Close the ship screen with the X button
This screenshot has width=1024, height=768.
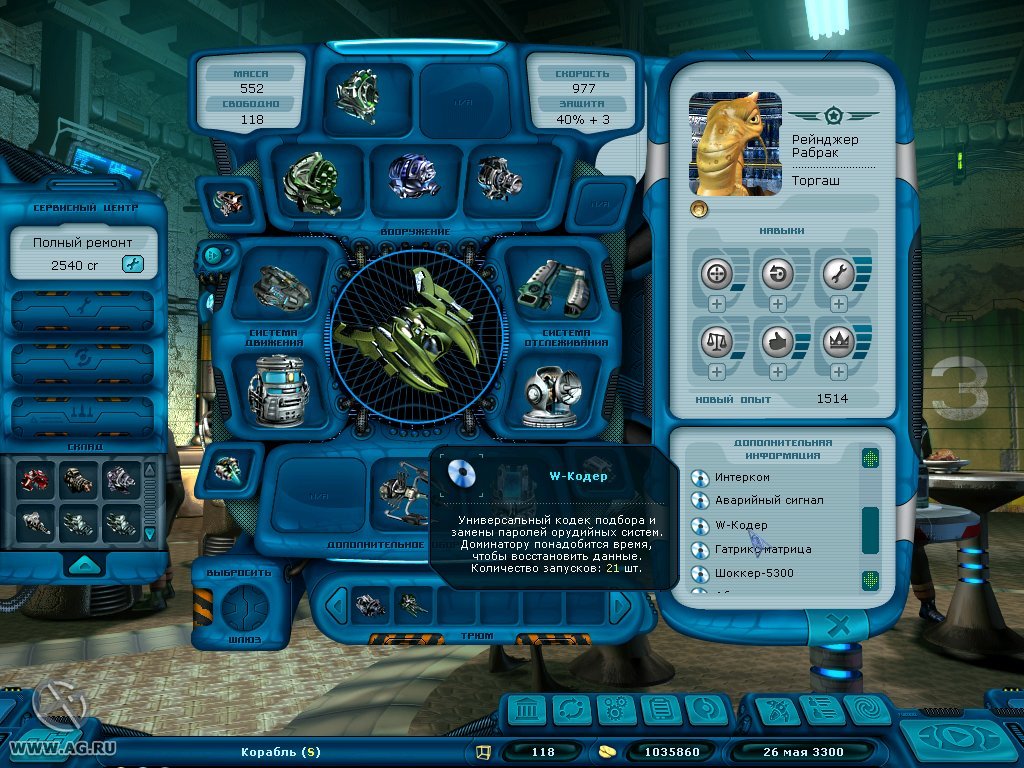tap(840, 627)
